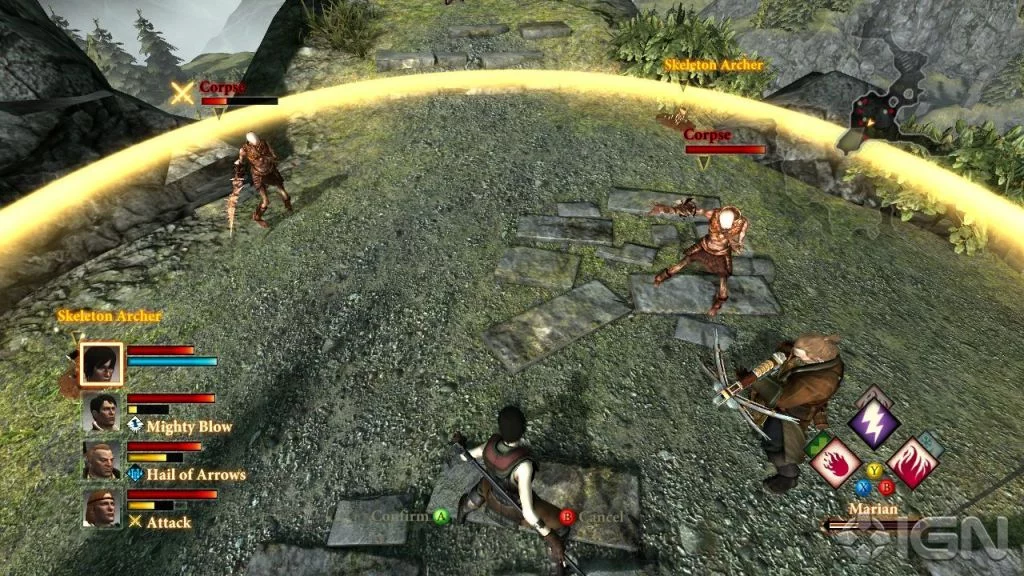Activate the red flames ability
1024x576 pixels.
[x=911, y=463]
